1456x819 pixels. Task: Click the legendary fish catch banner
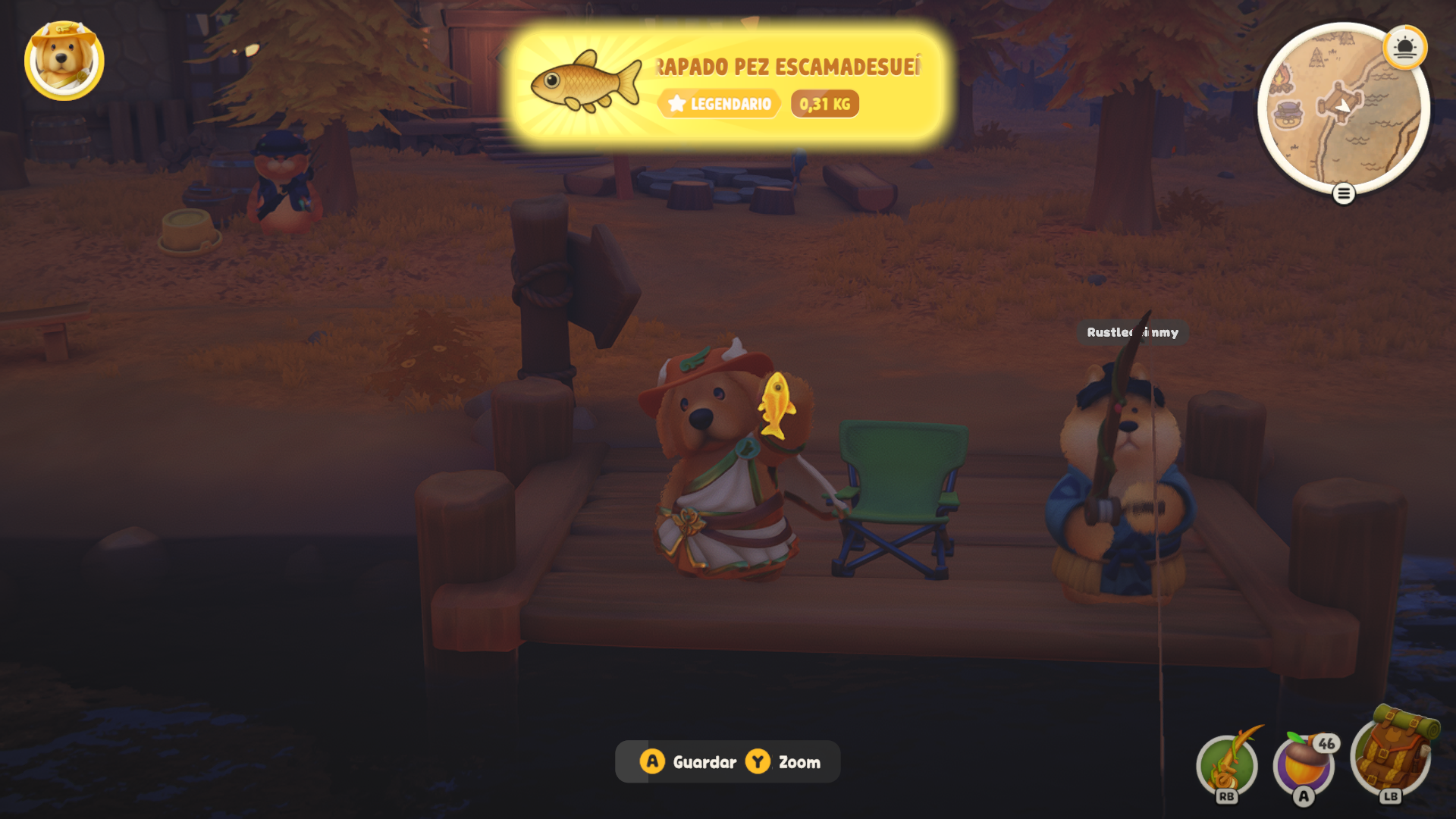(x=726, y=85)
